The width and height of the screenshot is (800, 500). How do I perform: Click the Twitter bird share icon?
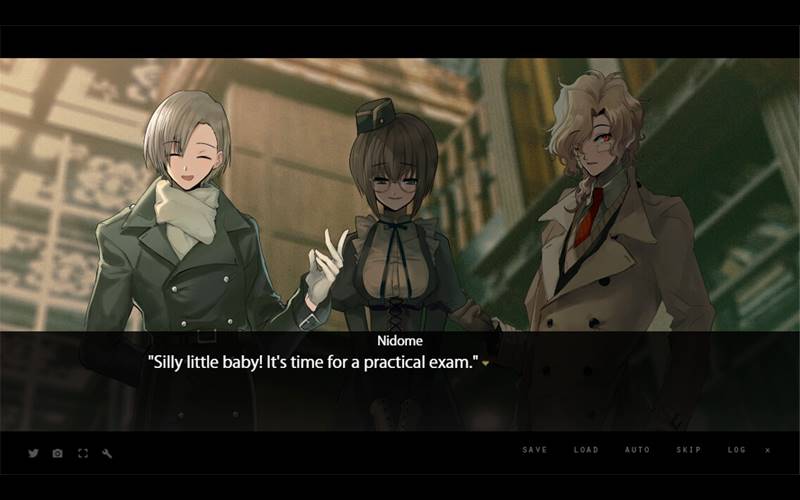pyautogui.click(x=33, y=453)
